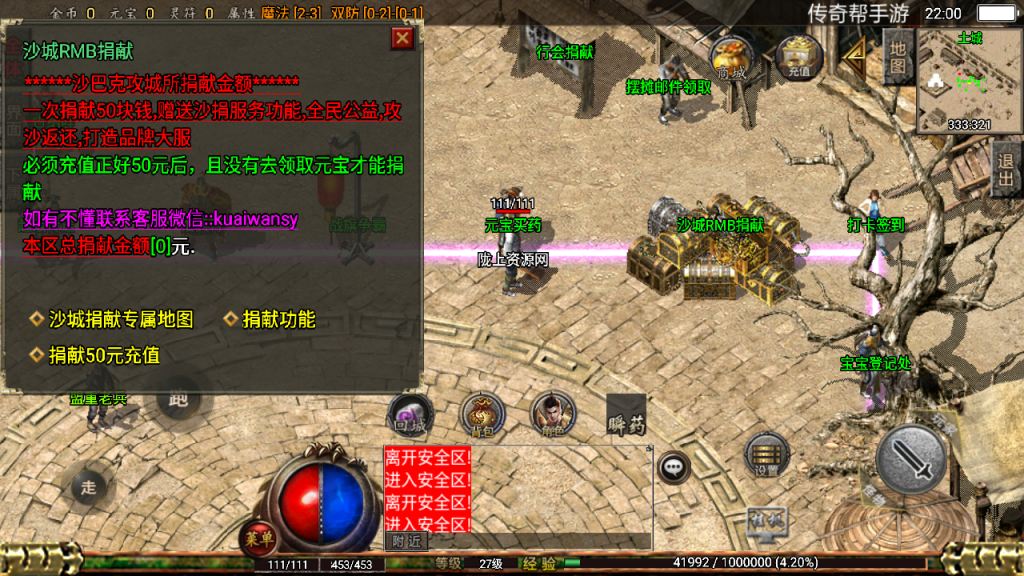Open the 背包 bag icon
Viewport: 1024px width, 576px height.
pos(483,415)
